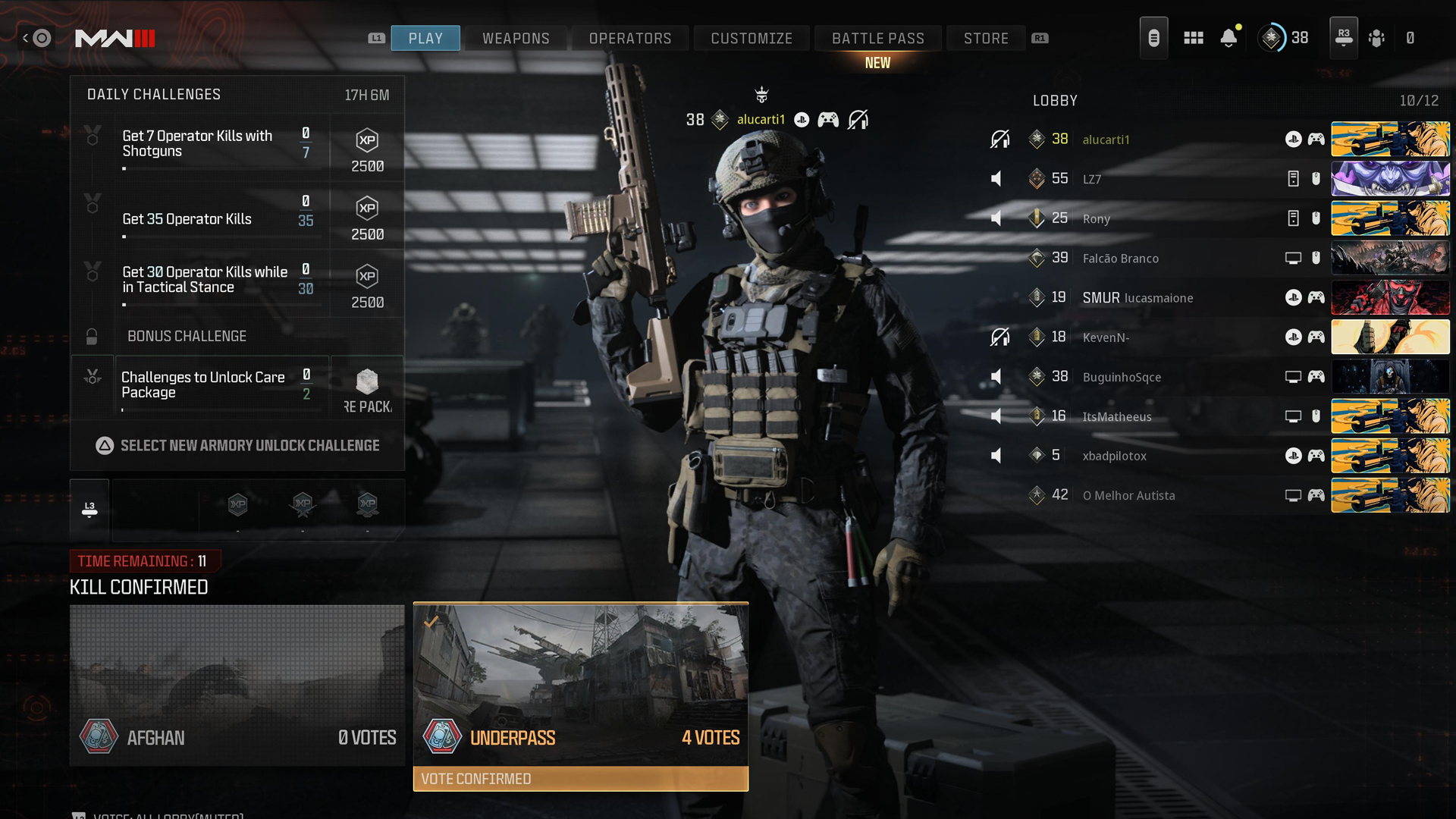Screen dimensions: 1456x819
Task: Open the social grid icon top right
Action: [1193, 38]
